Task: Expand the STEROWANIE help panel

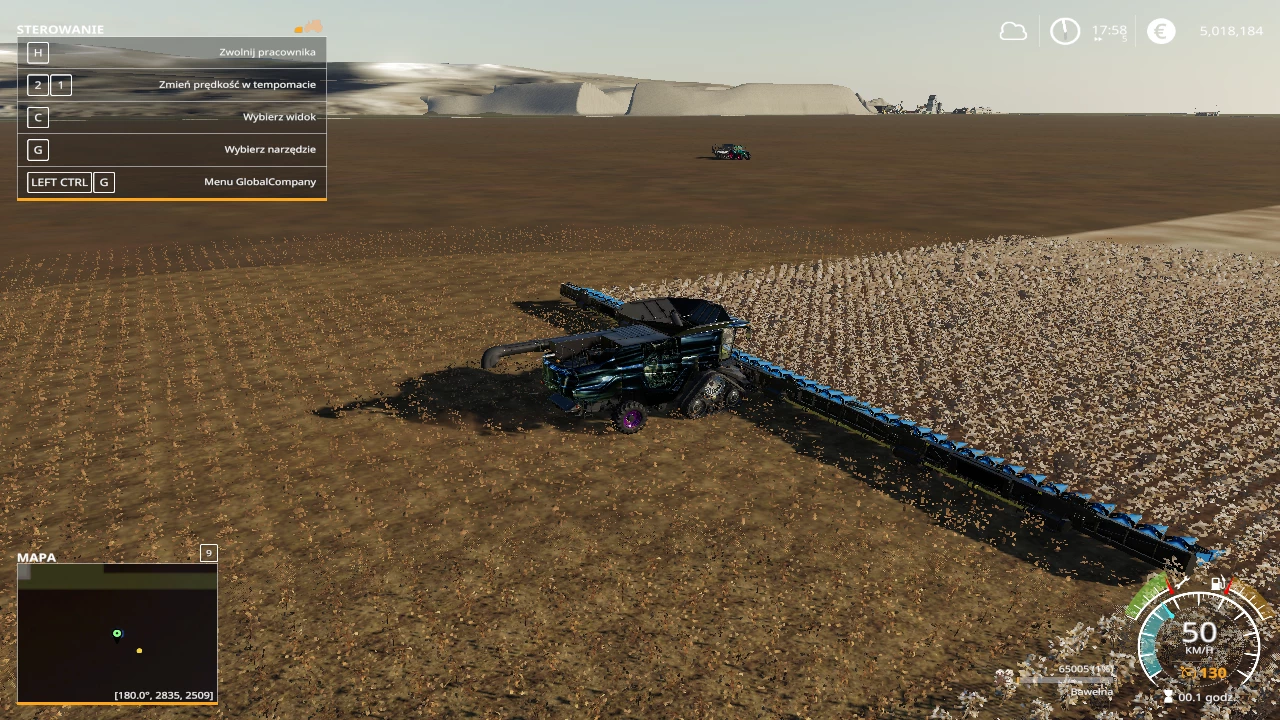Action: [x=62, y=29]
